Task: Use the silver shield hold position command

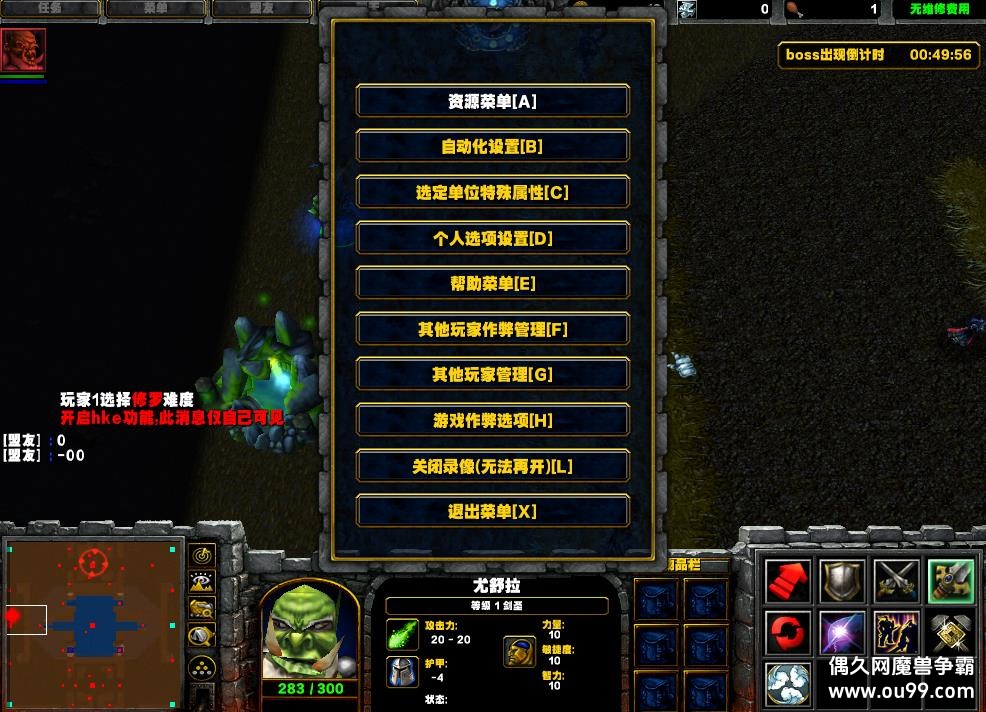Action: coord(842,581)
